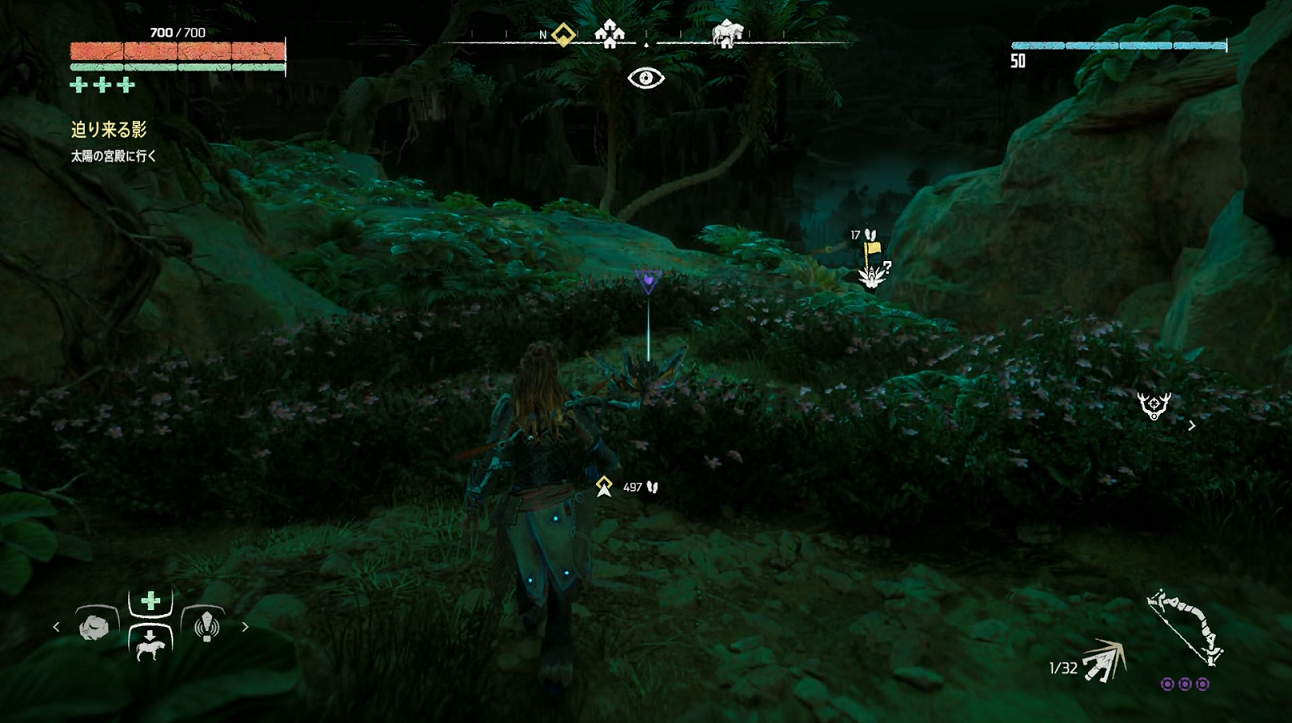1292x723 pixels.
Task: Activate the call mount slot
Action: (151, 643)
